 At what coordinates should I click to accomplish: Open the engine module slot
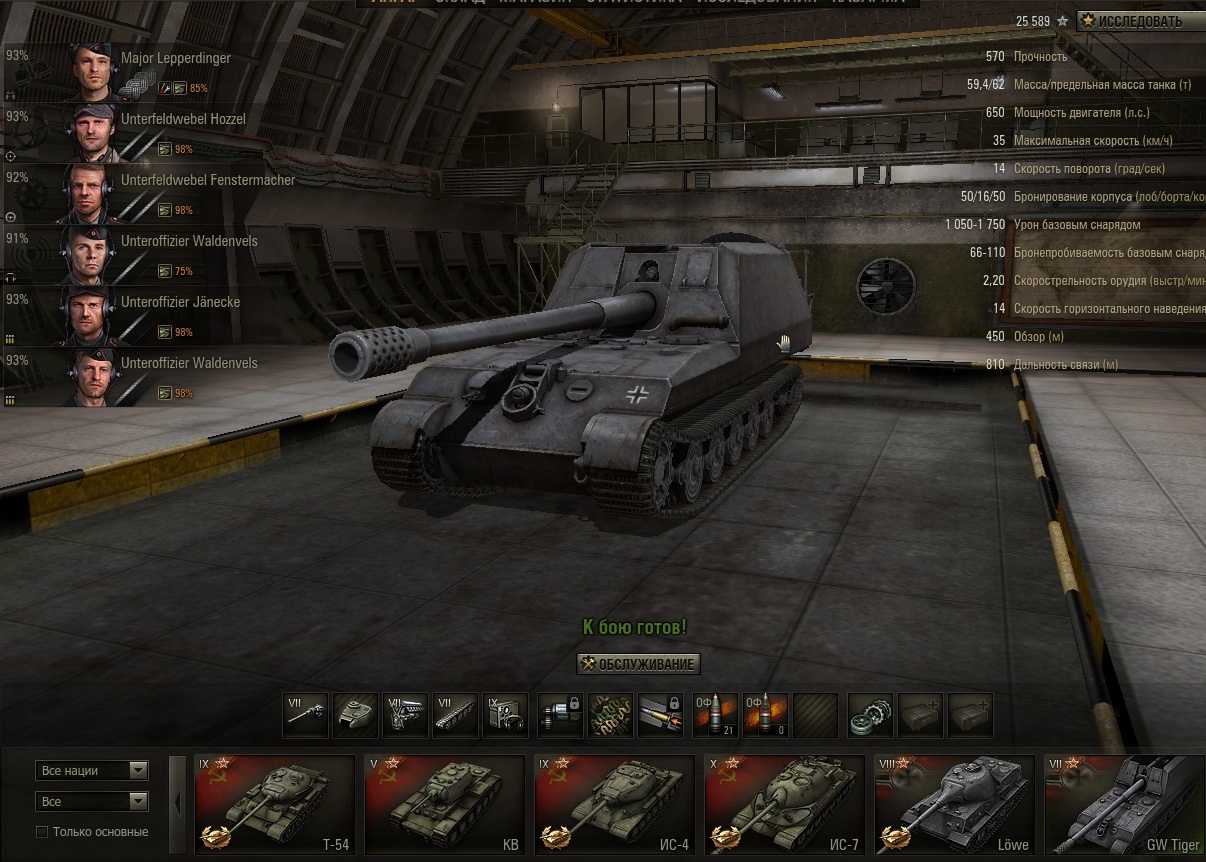405,715
